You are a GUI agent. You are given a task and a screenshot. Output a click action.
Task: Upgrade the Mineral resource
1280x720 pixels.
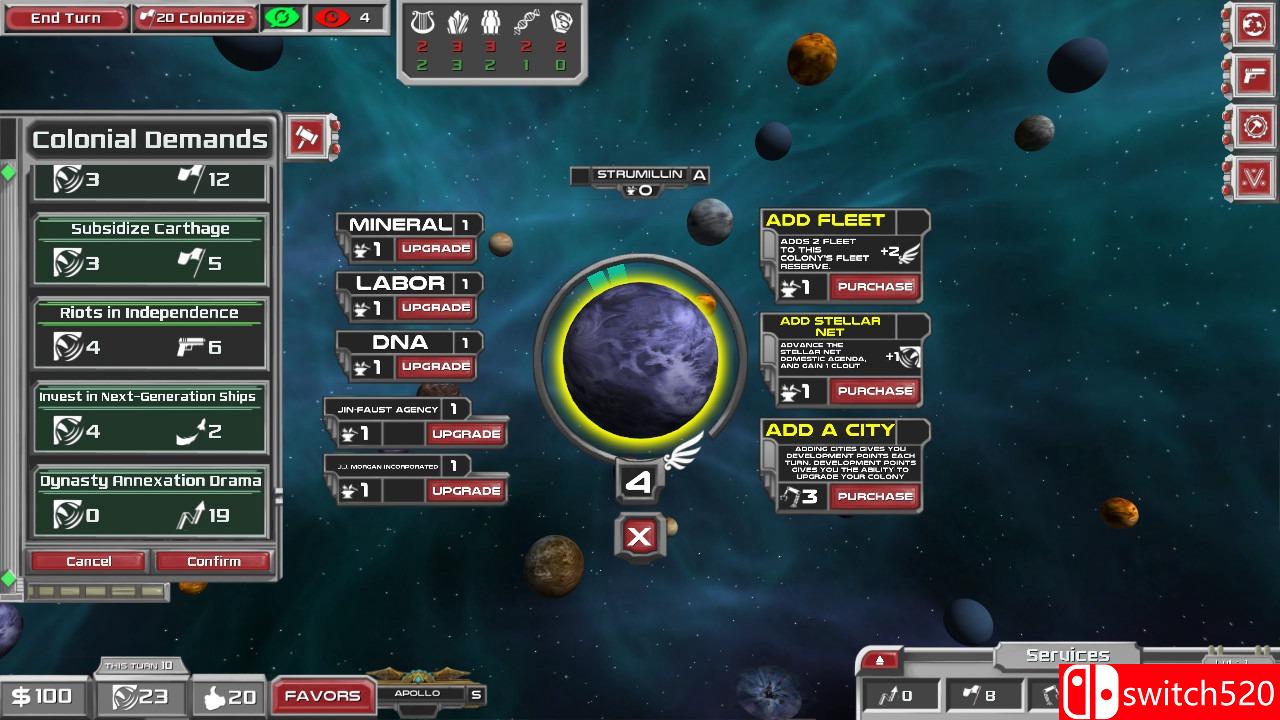pos(435,249)
